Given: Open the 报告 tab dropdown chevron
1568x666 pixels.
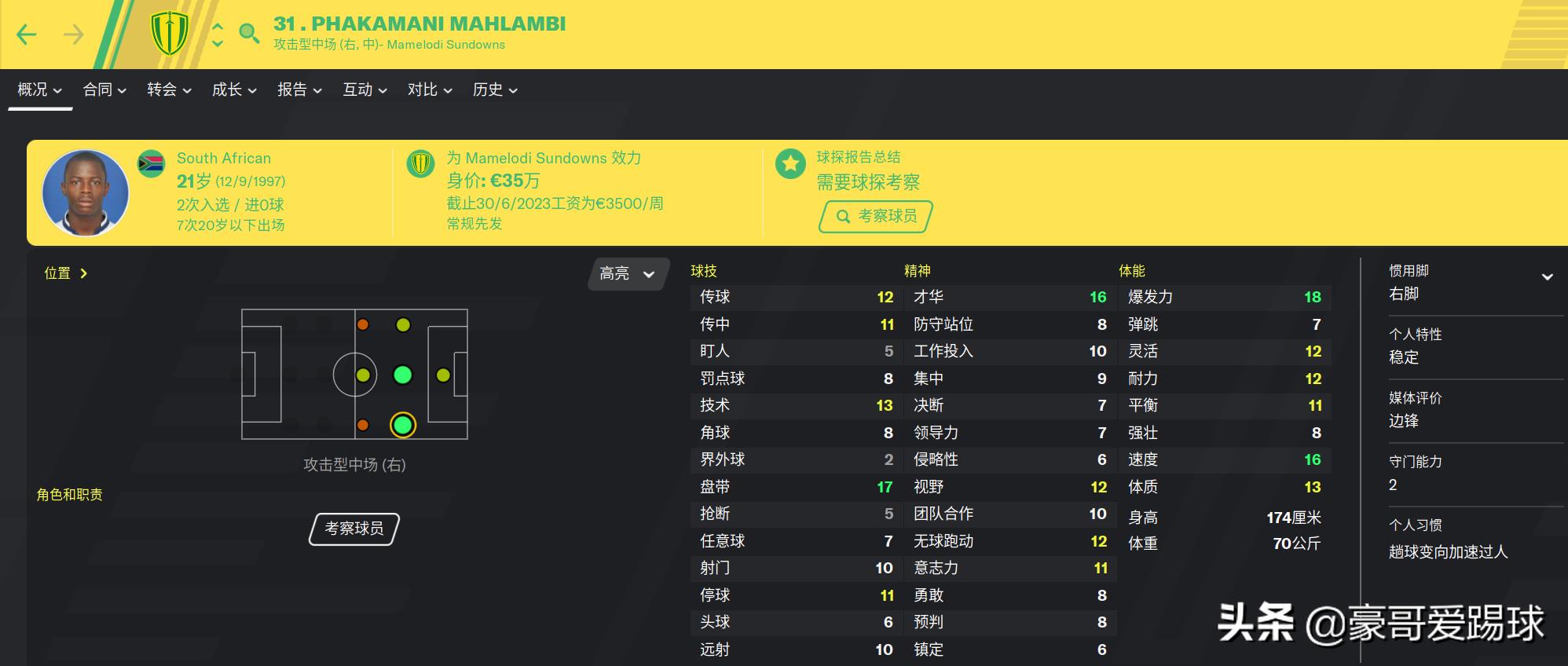Looking at the screenshot, I should (x=320, y=90).
